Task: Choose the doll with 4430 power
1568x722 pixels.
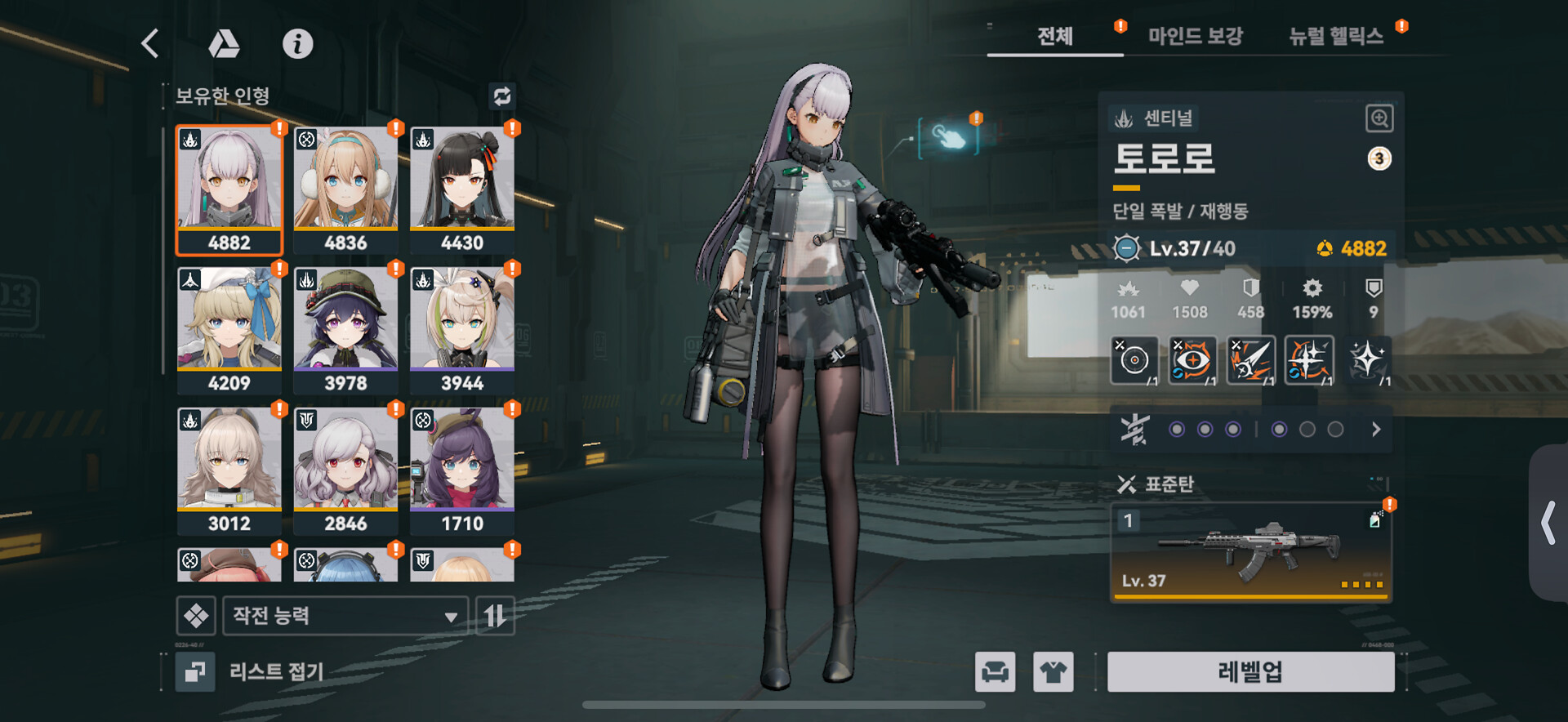Action: 462,189
